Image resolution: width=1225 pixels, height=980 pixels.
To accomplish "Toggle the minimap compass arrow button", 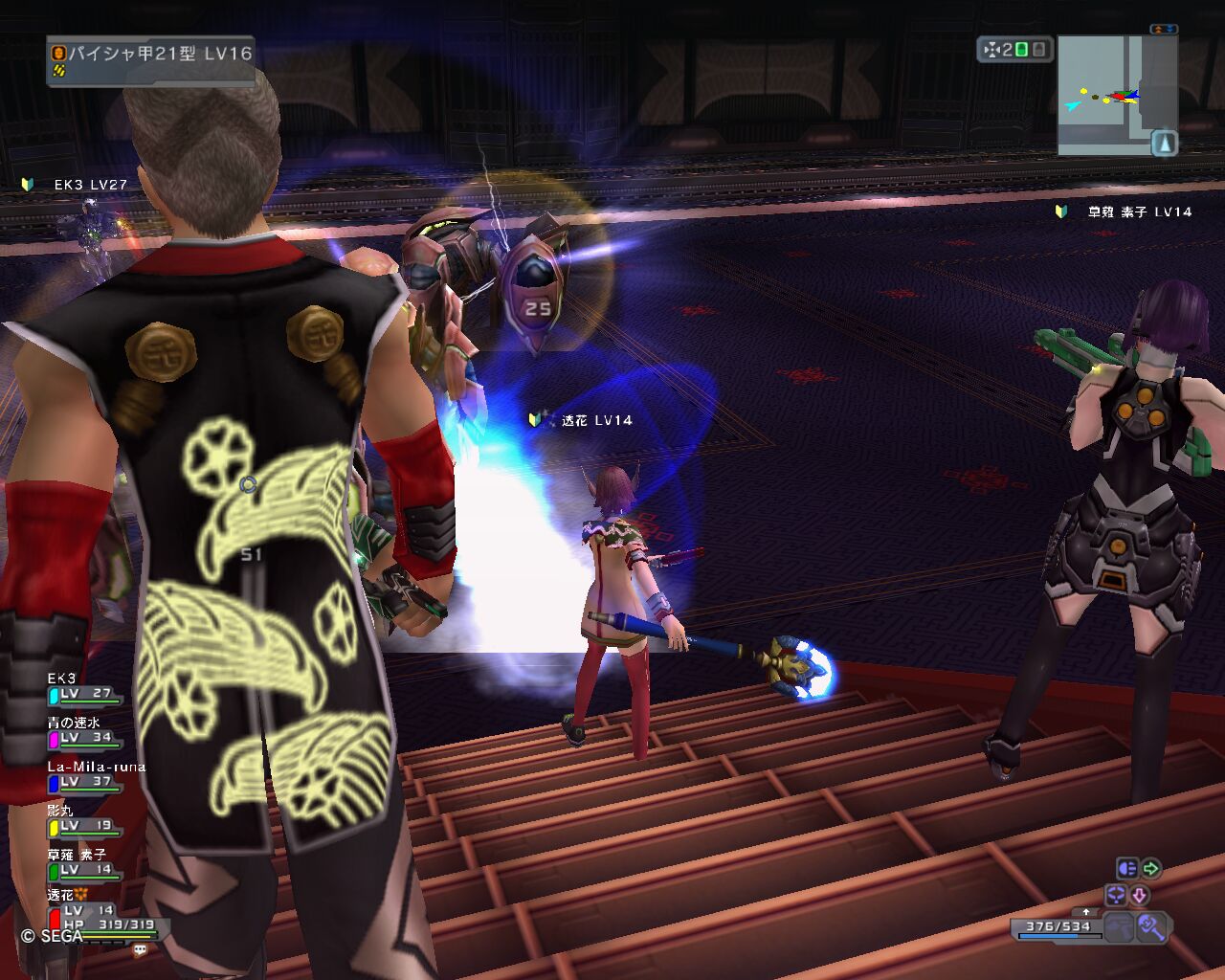I will pyautogui.click(x=1164, y=144).
